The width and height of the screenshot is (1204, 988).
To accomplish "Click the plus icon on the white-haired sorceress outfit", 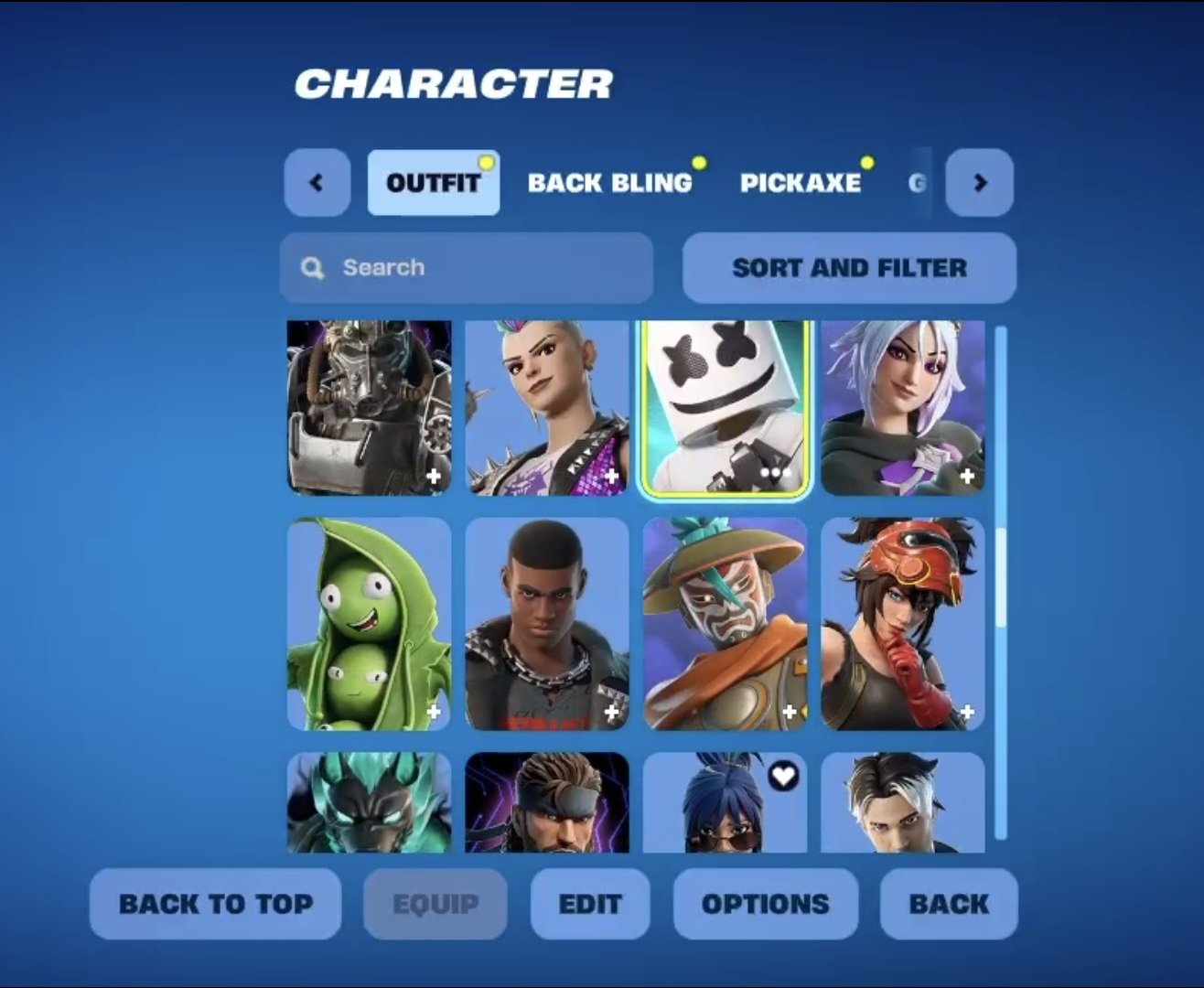I will click(967, 477).
